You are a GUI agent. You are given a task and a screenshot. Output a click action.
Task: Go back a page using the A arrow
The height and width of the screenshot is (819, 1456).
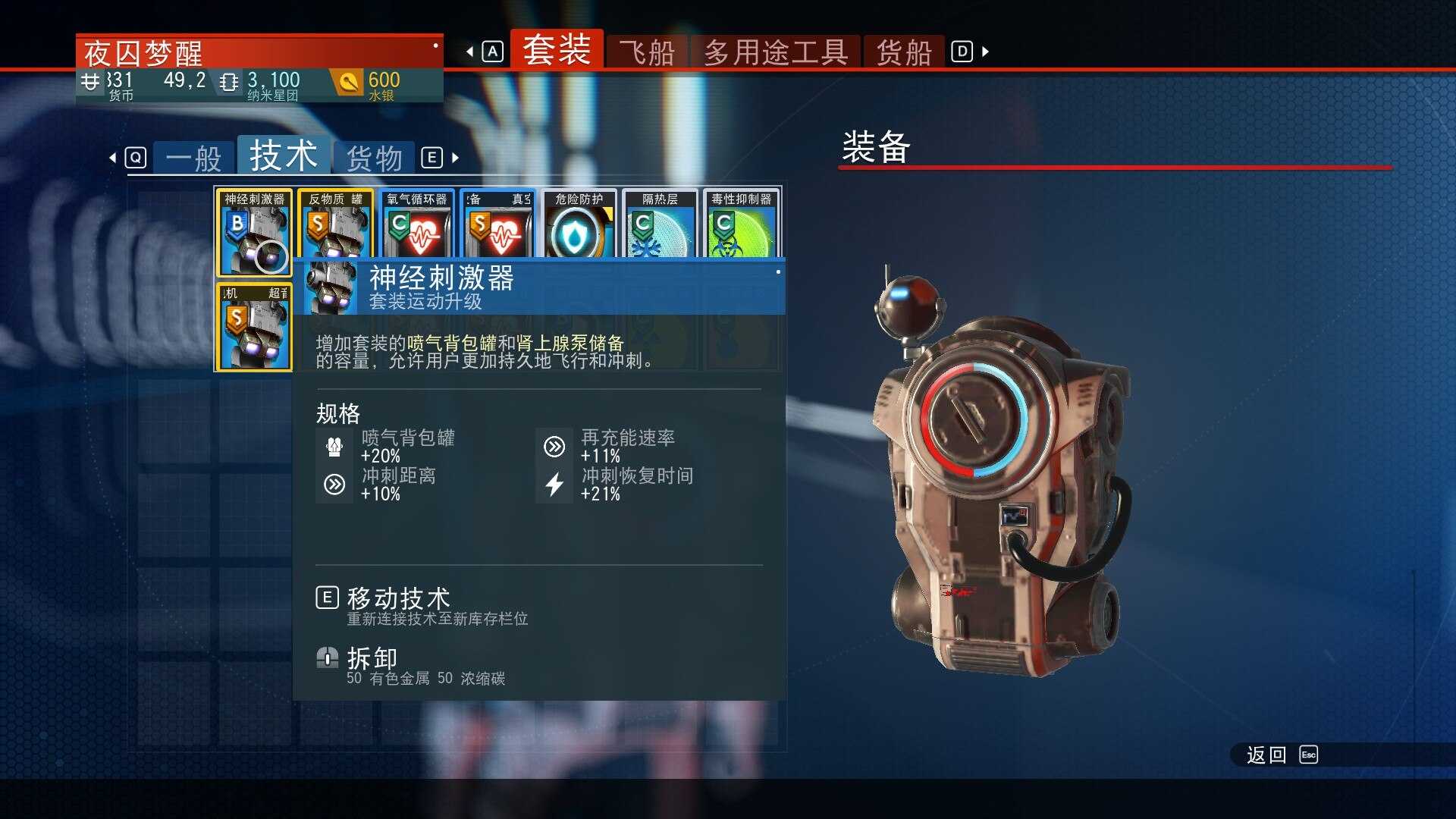(x=471, y=52)
